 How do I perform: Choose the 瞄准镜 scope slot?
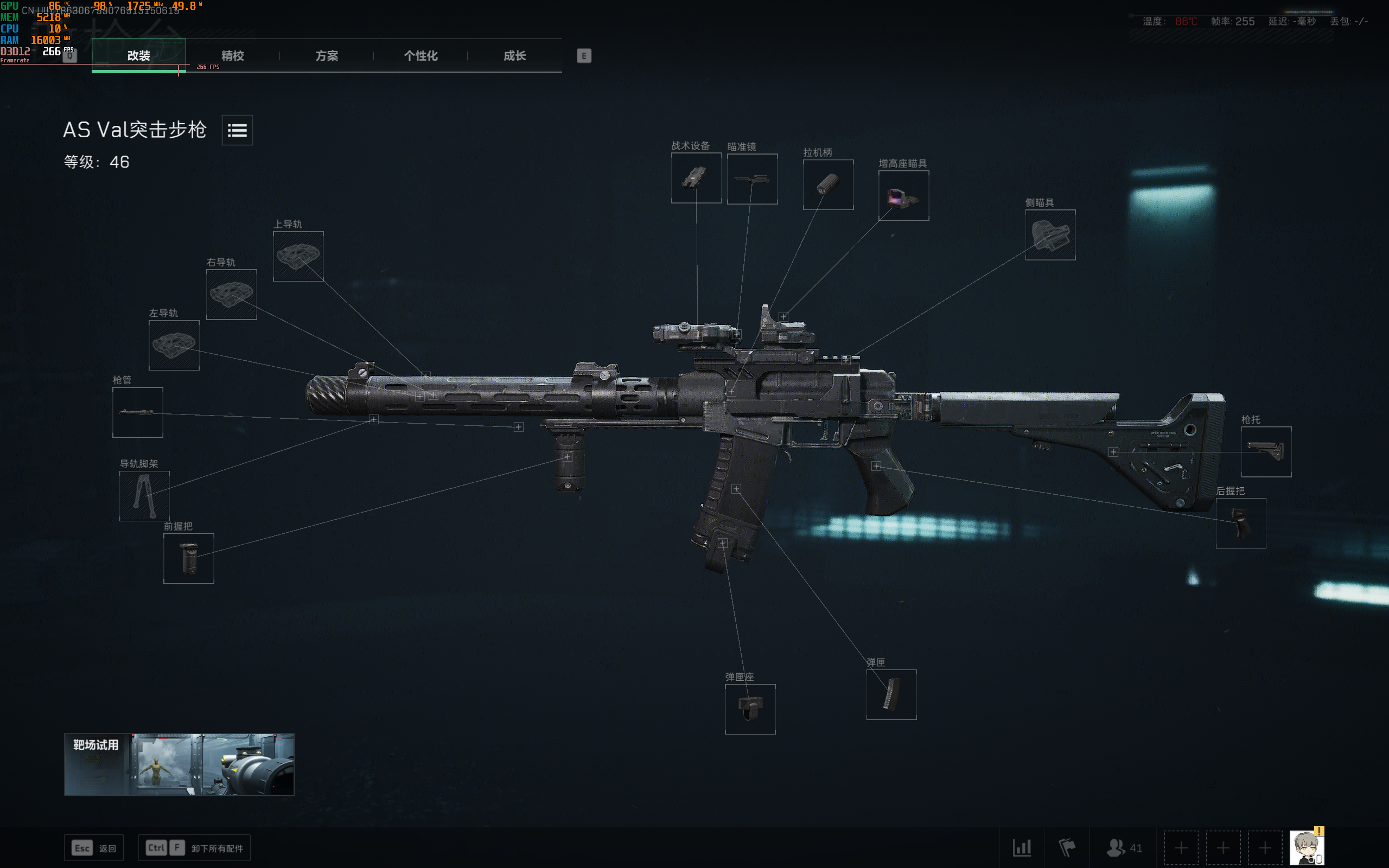pos(752,179)
